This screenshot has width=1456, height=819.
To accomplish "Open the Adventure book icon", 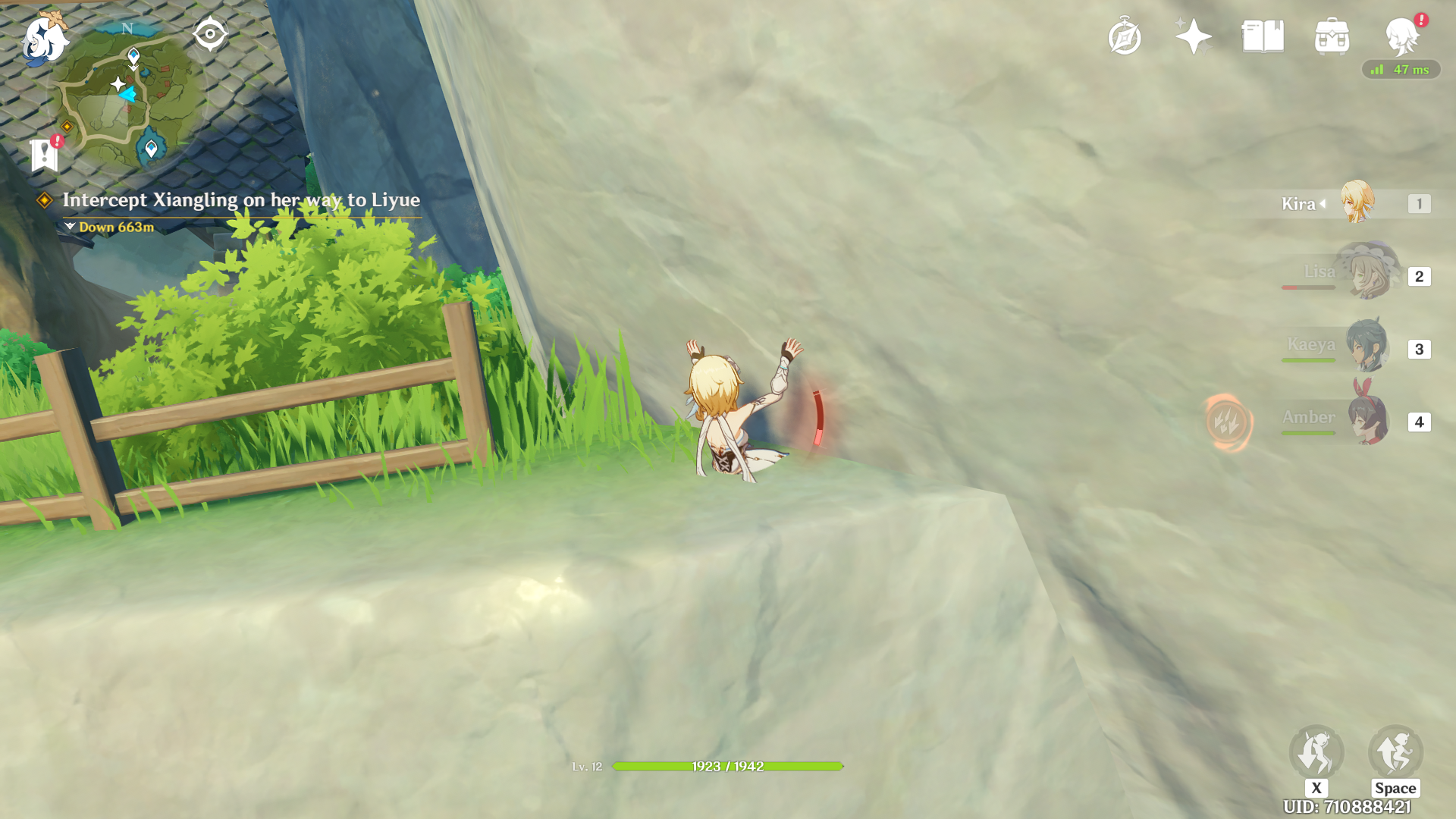I will [1263, 36].
